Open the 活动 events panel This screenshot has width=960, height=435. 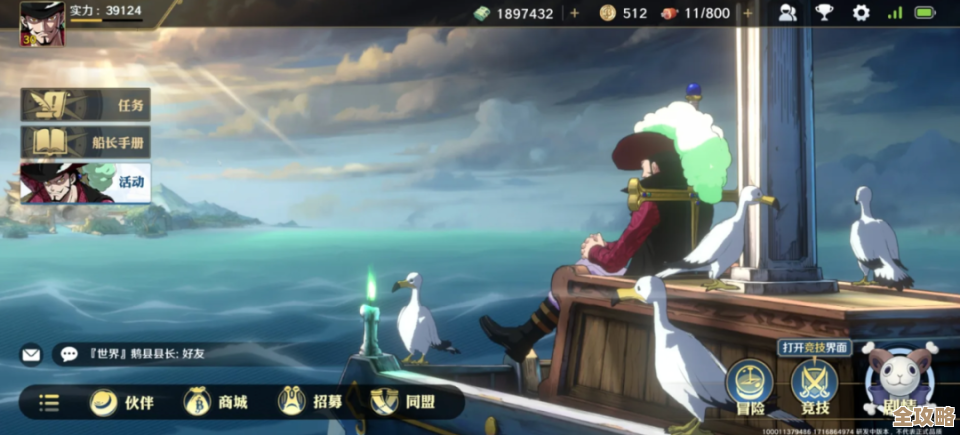(x=86, y=183)
